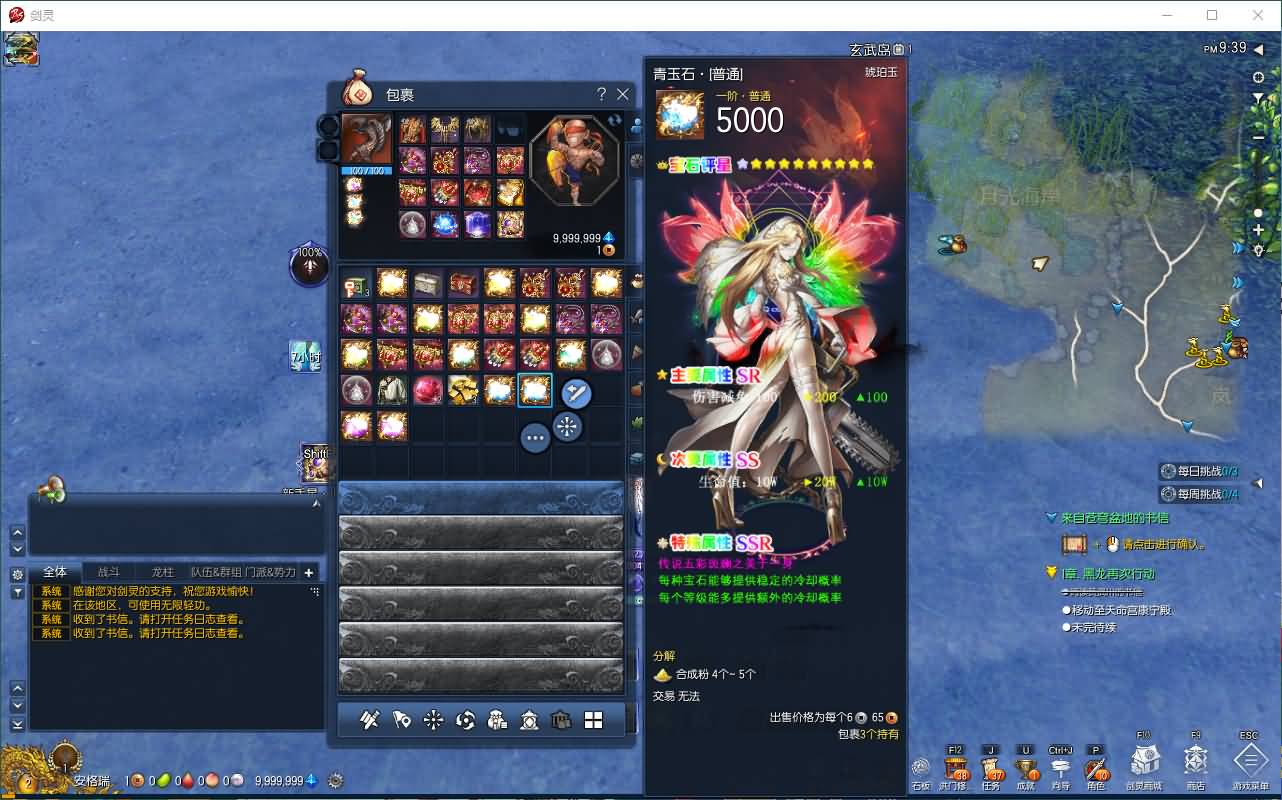Viewport: 1282px width, 800px height.
Task: Click the question mark help button on 包裹 window
Action: [x=600, y=94]
